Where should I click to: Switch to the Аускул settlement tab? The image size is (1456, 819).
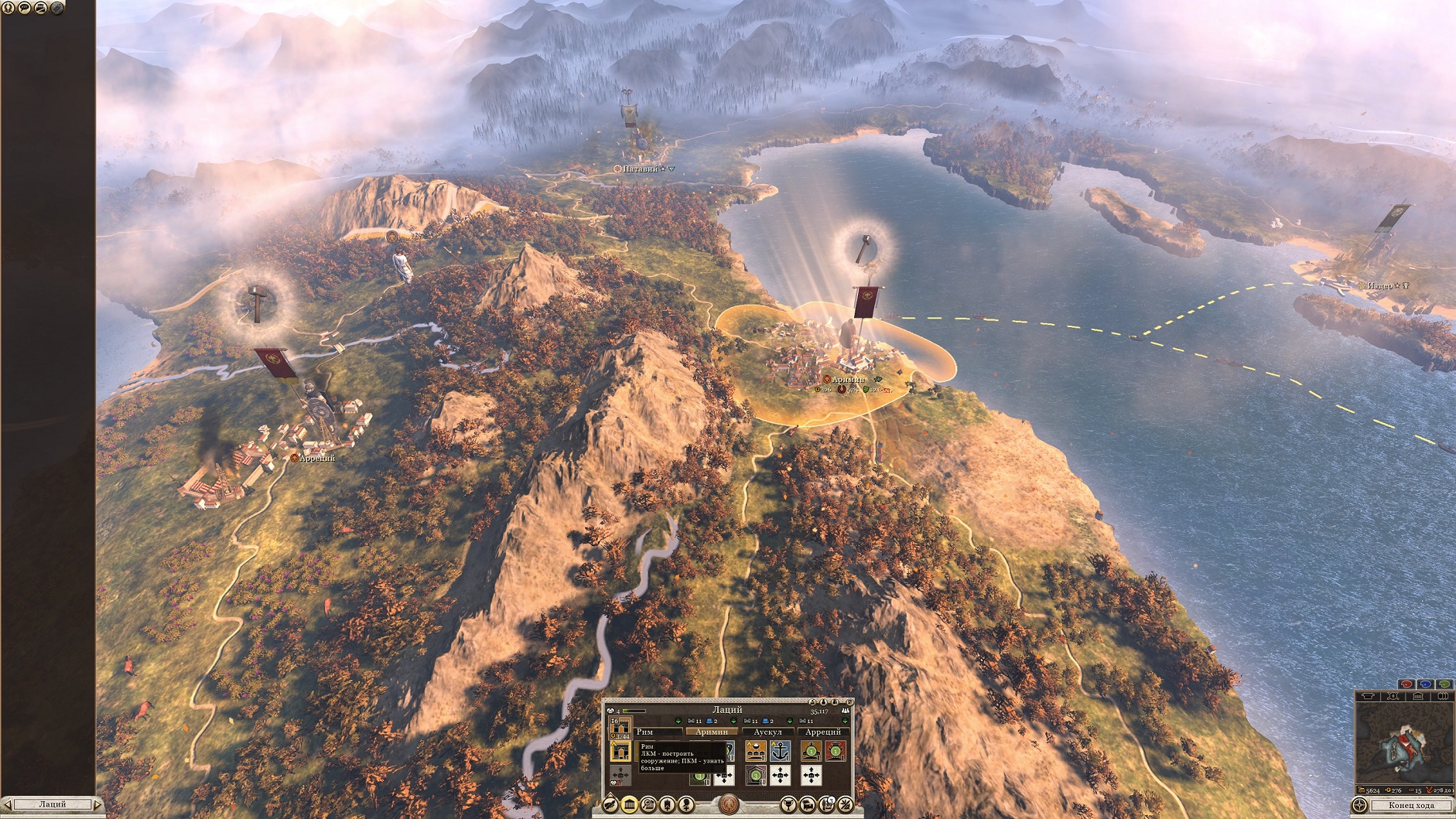pos(767,732)
